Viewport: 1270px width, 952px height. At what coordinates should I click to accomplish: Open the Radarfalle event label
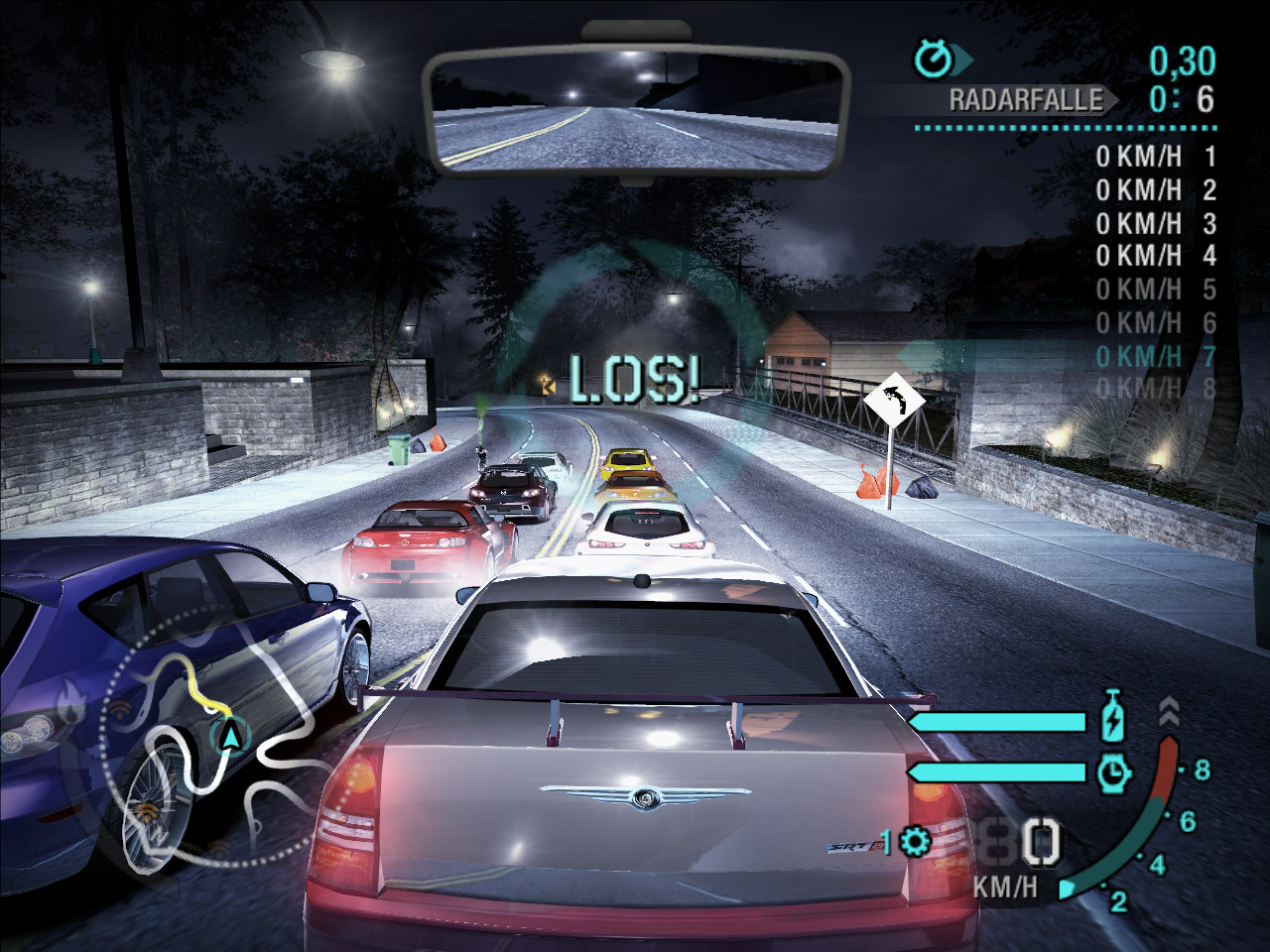click(x=1025, y=99)
